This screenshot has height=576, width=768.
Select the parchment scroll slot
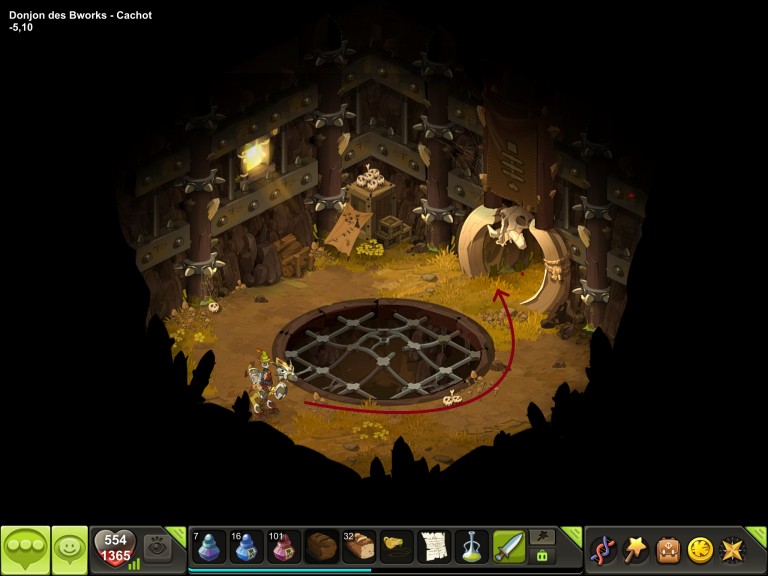[434, 547]
